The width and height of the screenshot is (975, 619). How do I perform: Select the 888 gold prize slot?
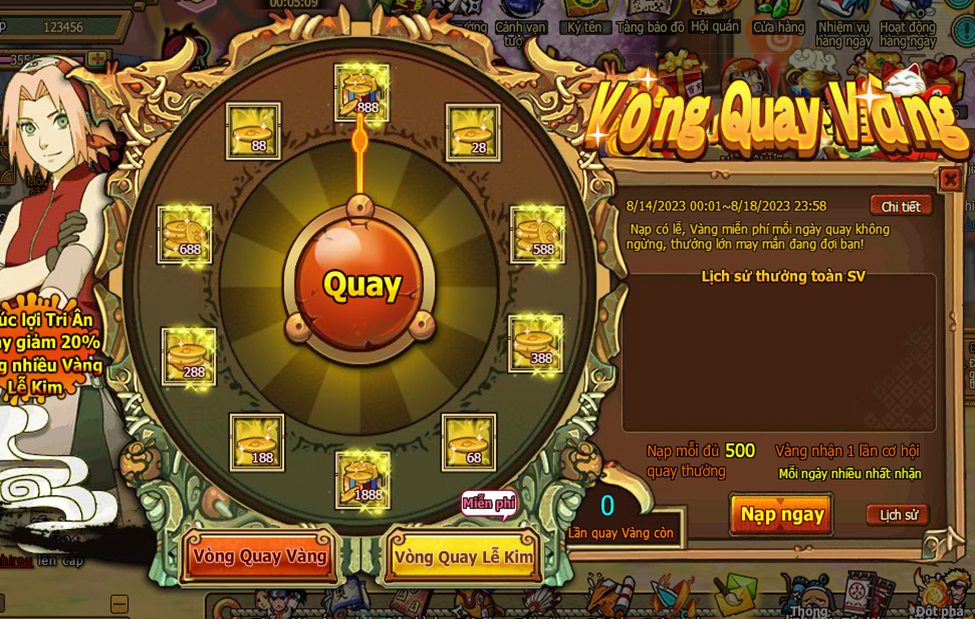click(x=362, y=93)
